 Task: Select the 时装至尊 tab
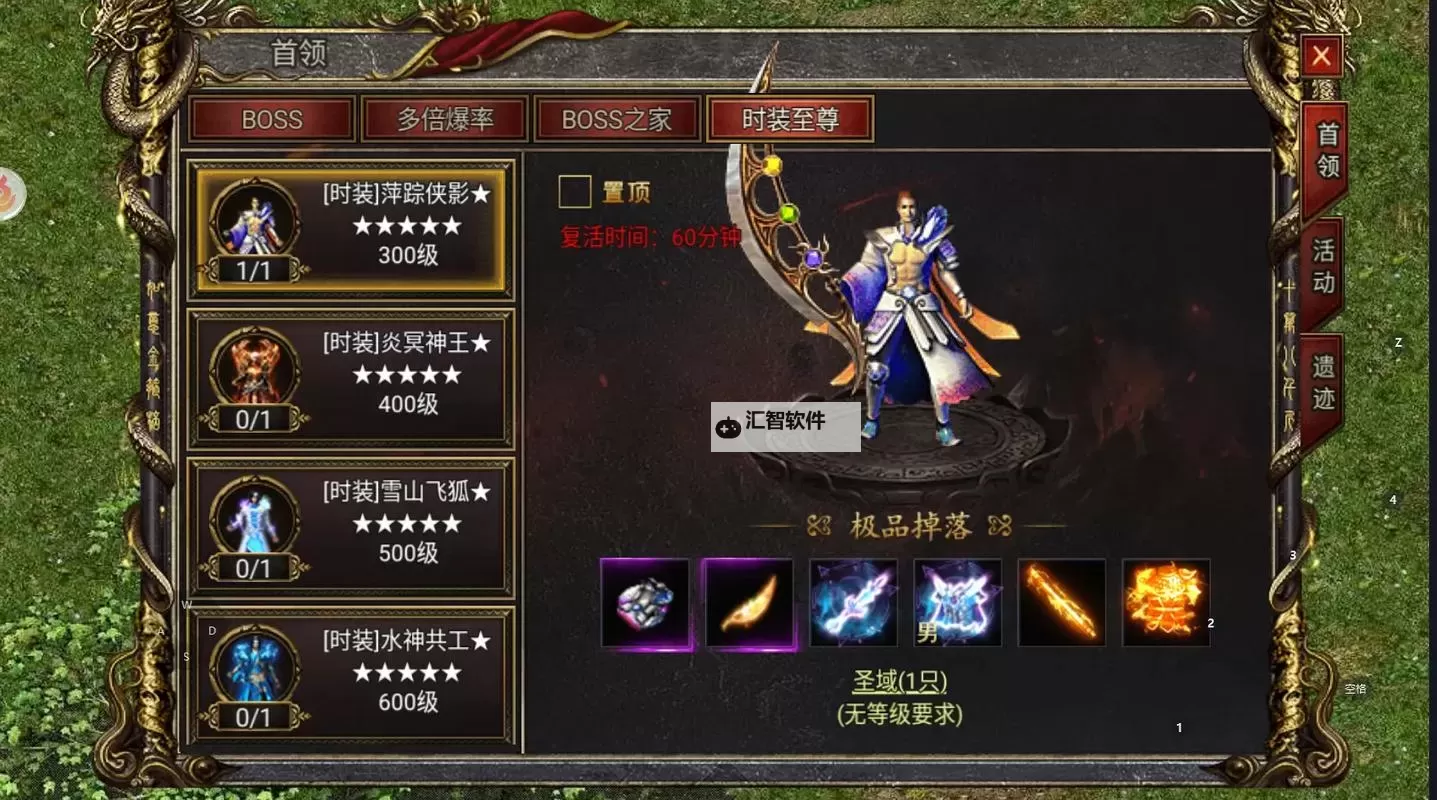click(x=790, y=120)
